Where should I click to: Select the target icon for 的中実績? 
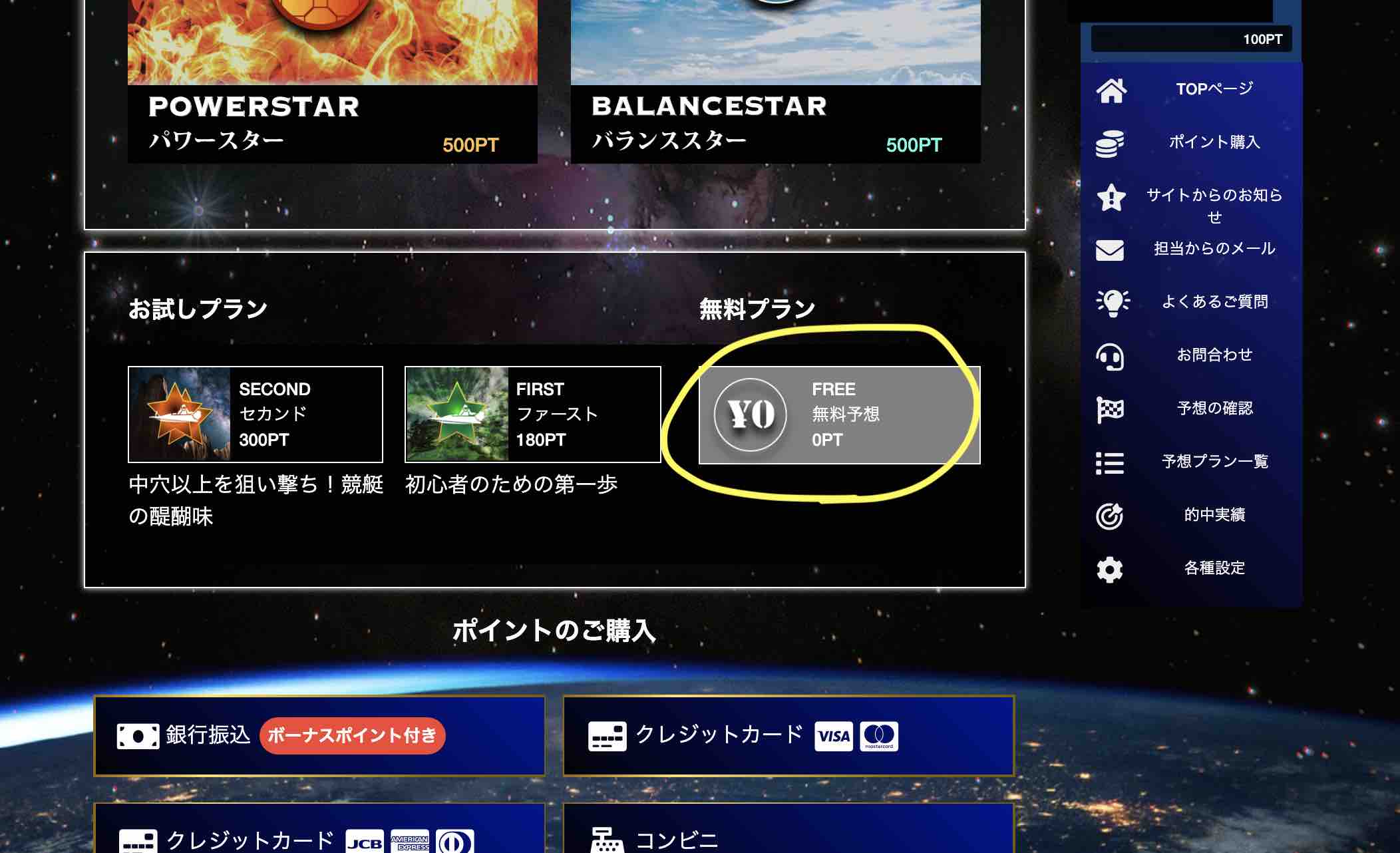tap(1109, 515)
